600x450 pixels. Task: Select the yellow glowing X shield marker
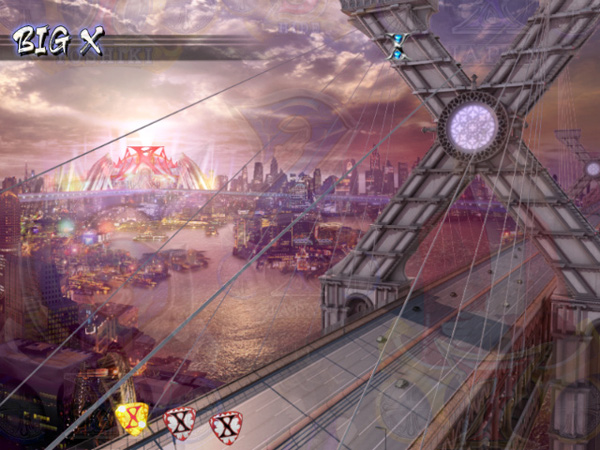pyautogui.click(x=132, y=419)
